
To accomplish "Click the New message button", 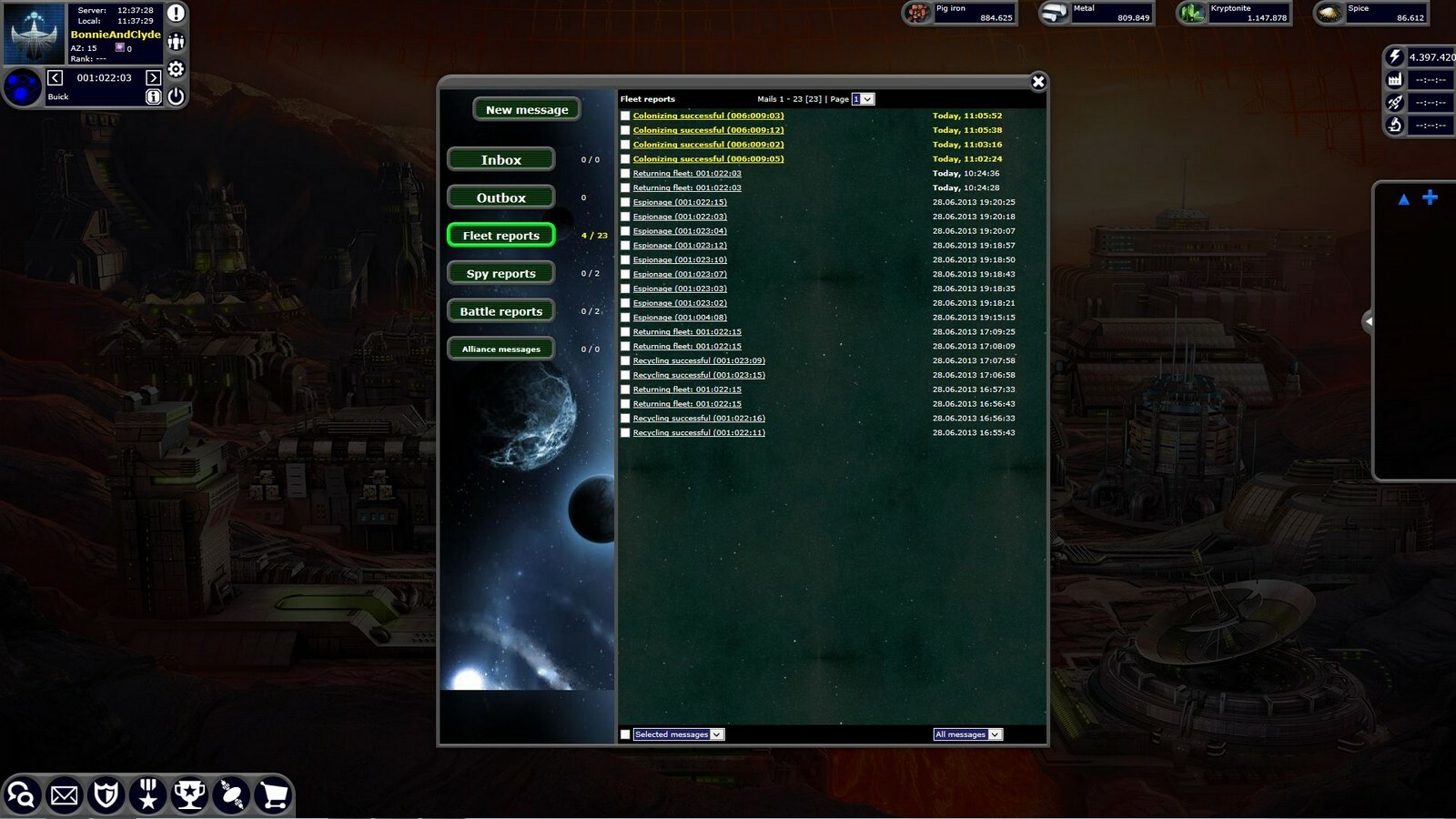I will pos(526,109).
